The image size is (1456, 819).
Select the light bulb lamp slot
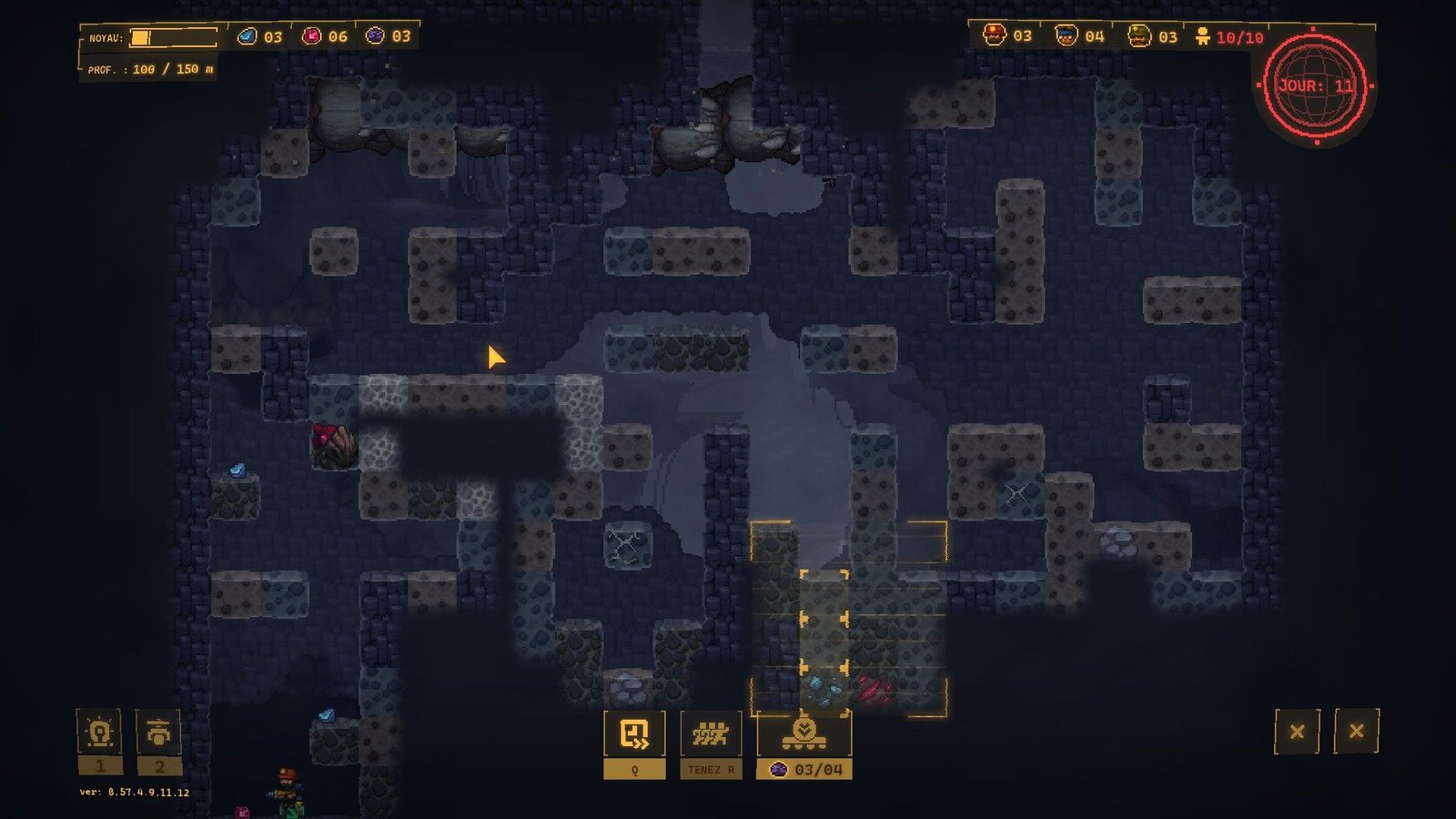100,733
